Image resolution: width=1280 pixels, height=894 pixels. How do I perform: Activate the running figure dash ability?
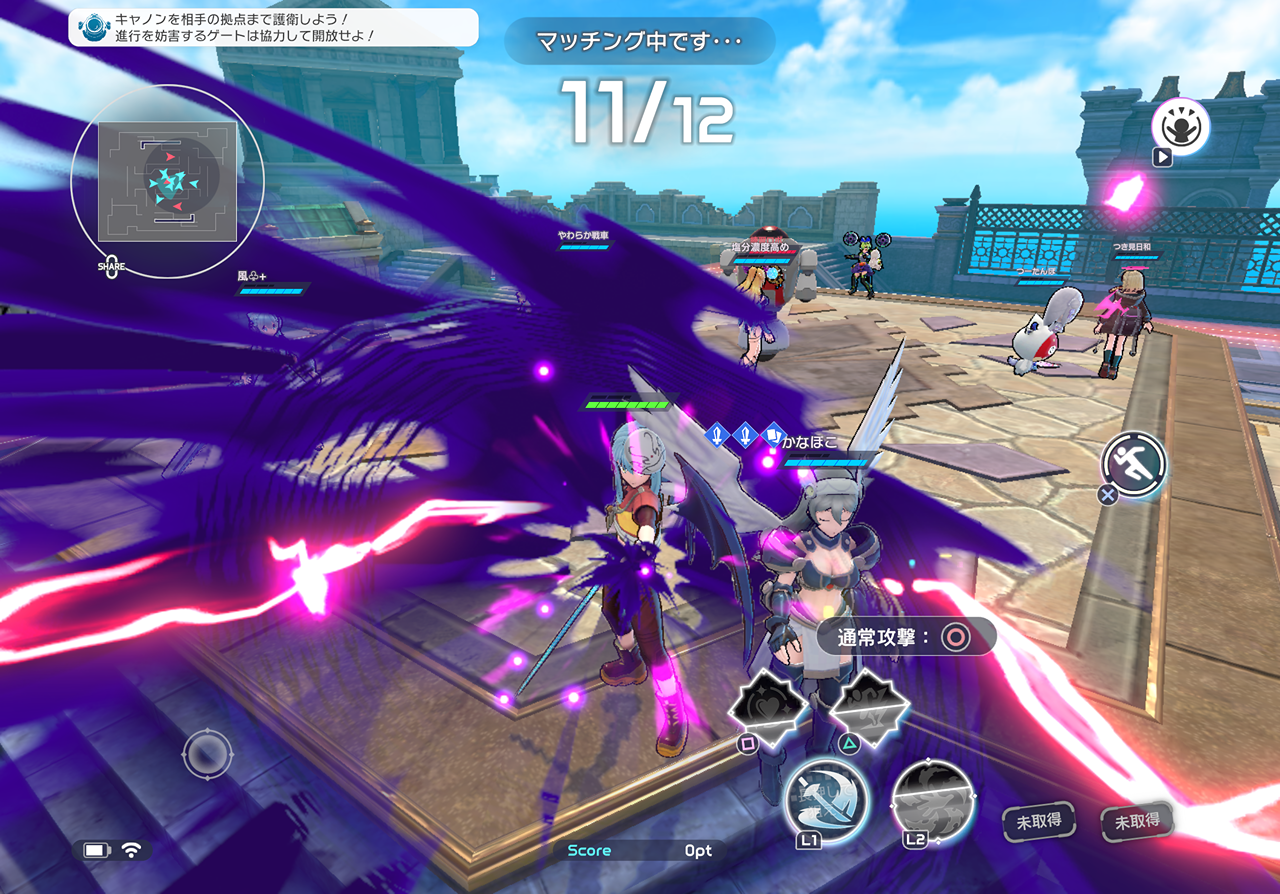[x=1135, y=464]
